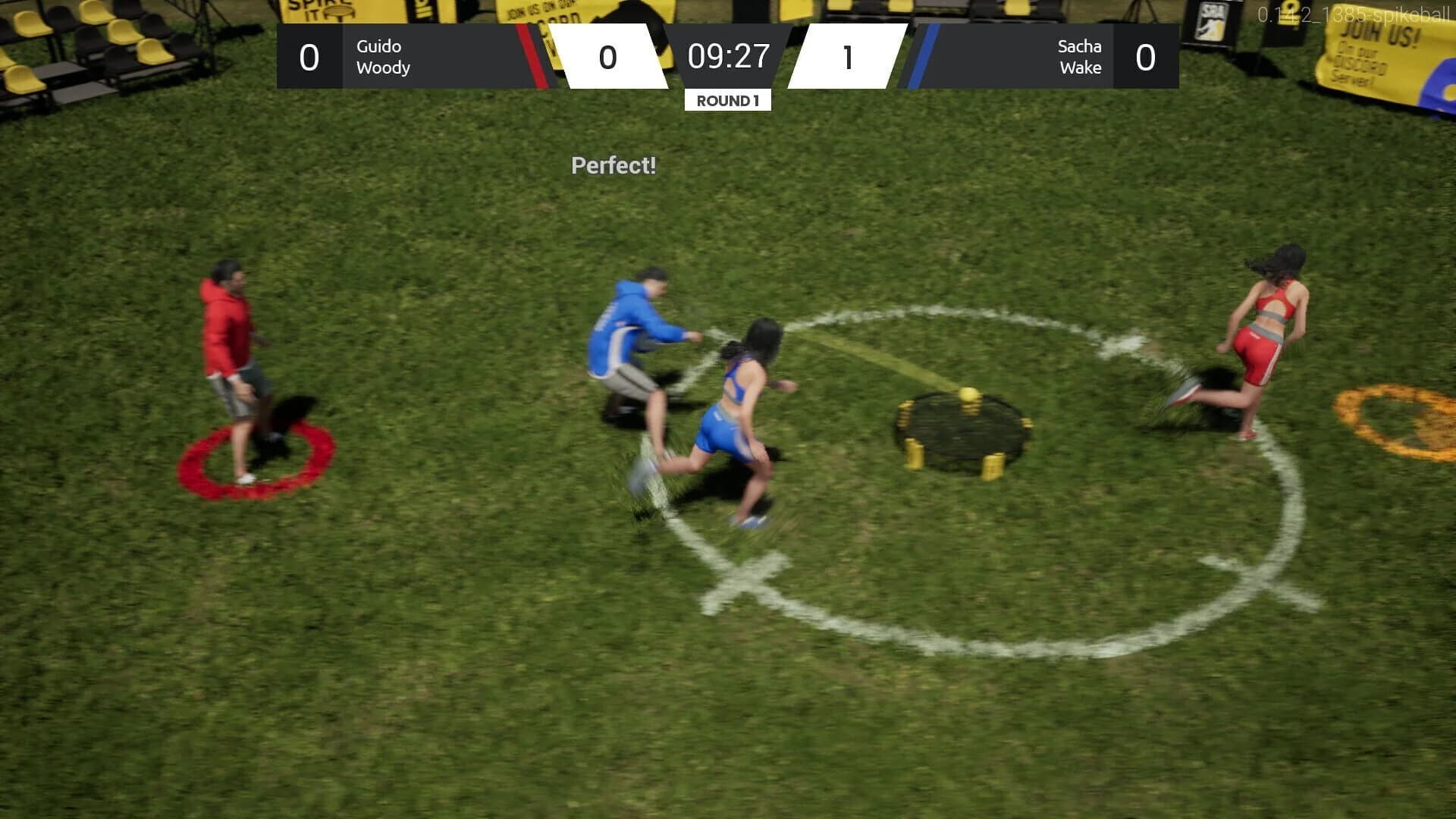Open the ROUND 1 banner
This screenshot has width=1456, height=819.
(x=727, y=99)
